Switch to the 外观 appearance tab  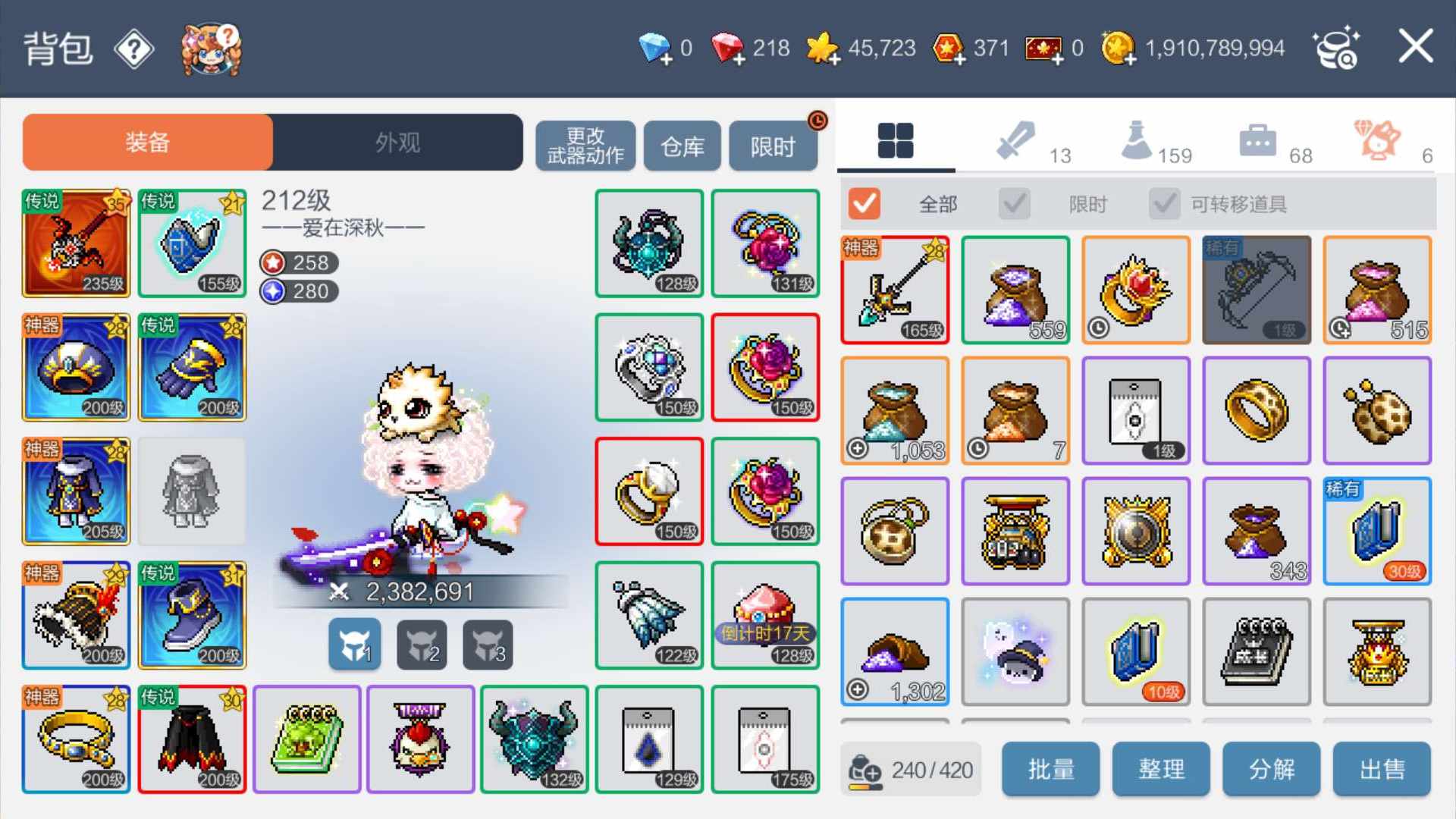click(397, 142)
